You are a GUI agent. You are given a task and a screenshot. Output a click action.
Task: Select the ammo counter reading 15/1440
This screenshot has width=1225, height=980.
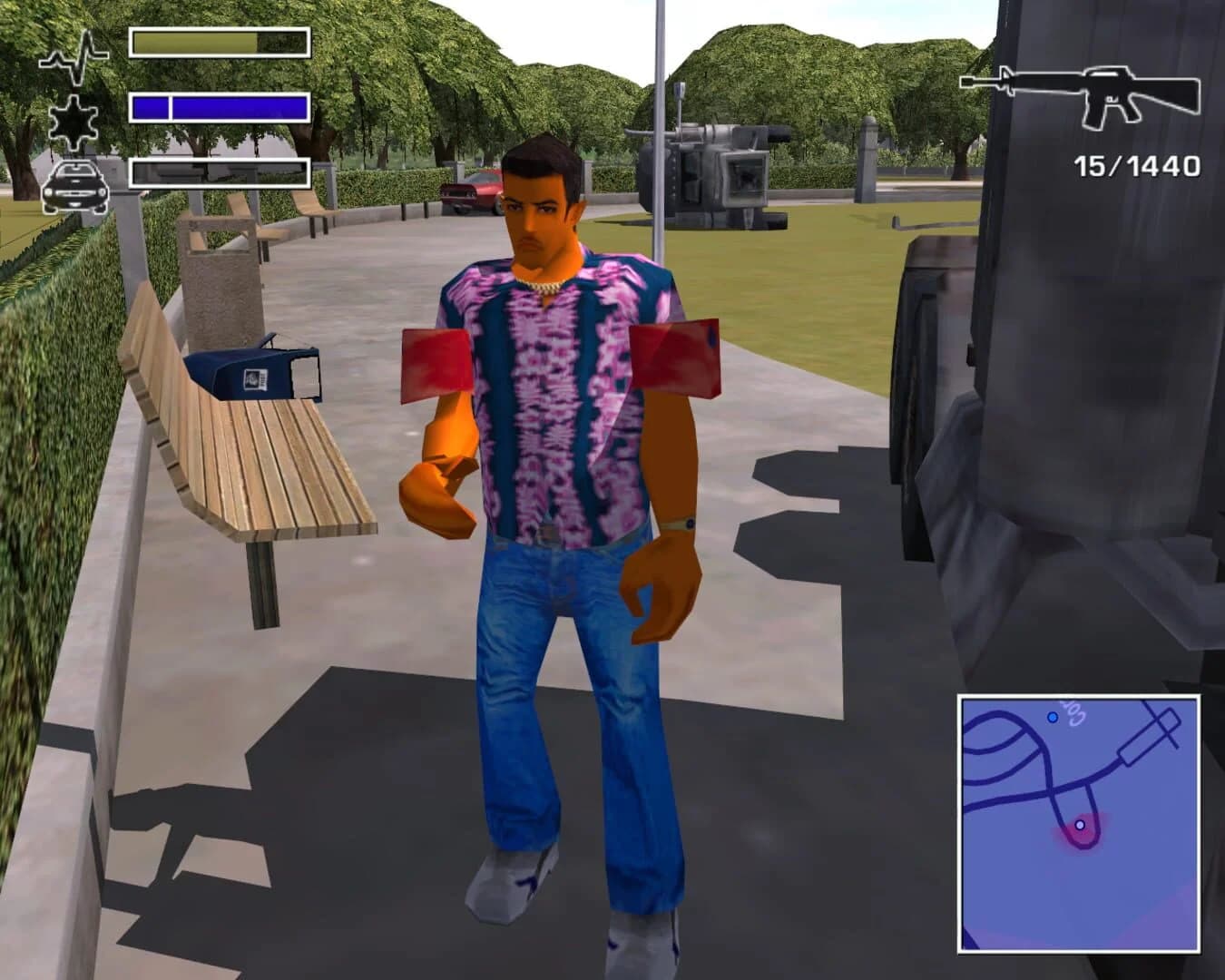[x=1135, y=165]
